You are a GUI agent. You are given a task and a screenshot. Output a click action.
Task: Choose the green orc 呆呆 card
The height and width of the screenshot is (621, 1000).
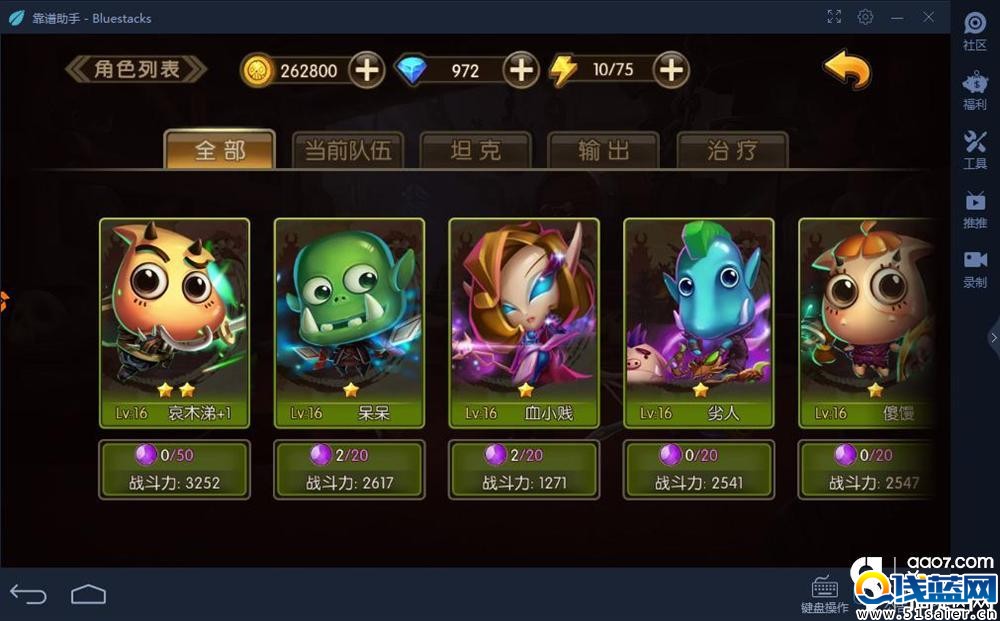349,322
